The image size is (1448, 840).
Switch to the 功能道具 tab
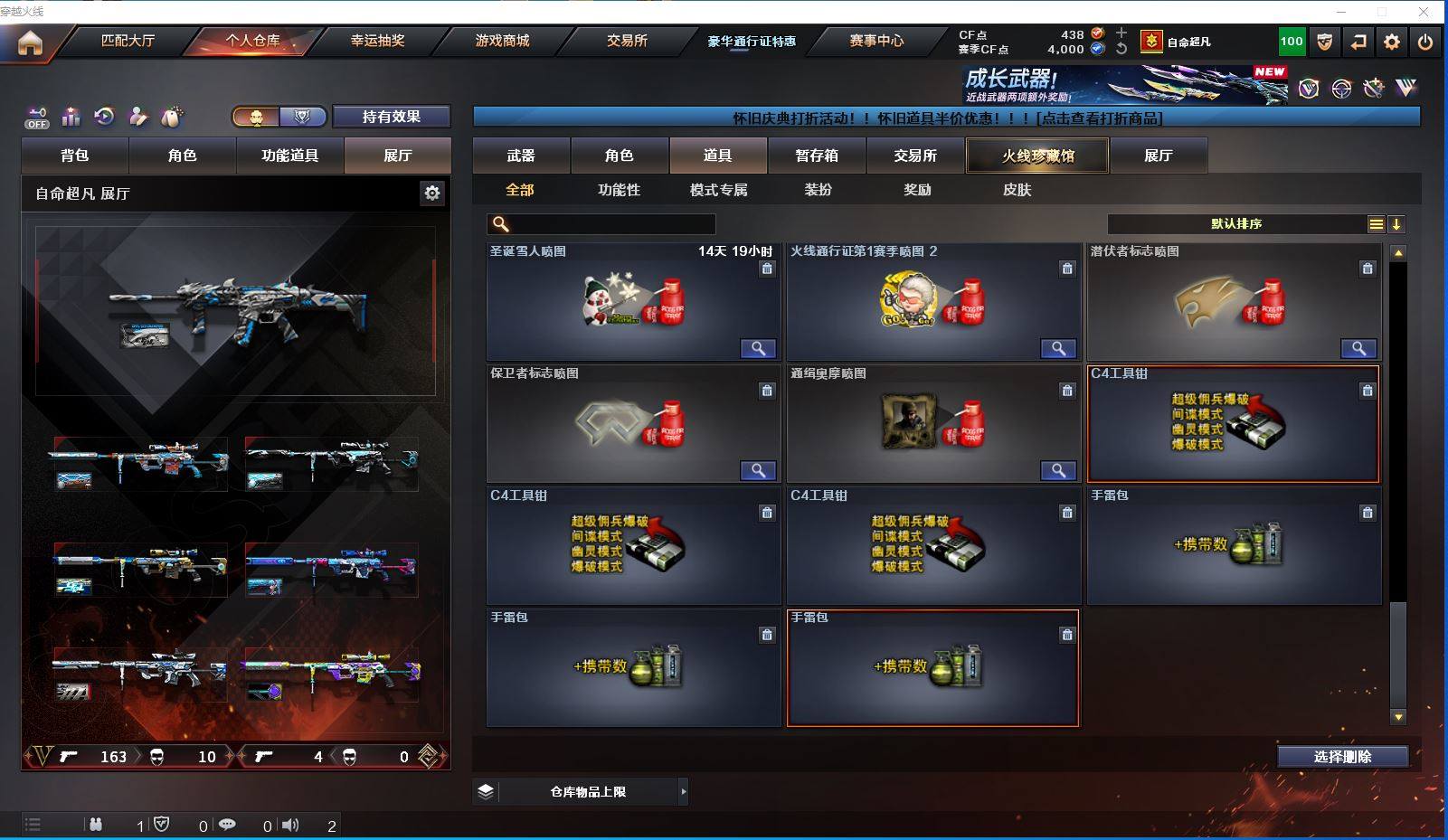[289, 156]
